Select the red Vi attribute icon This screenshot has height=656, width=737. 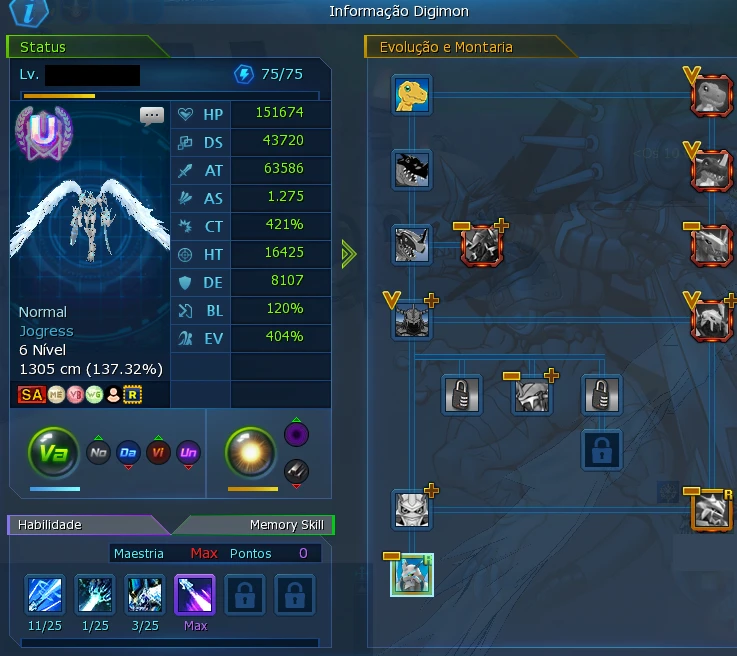(x=158, y=453)
